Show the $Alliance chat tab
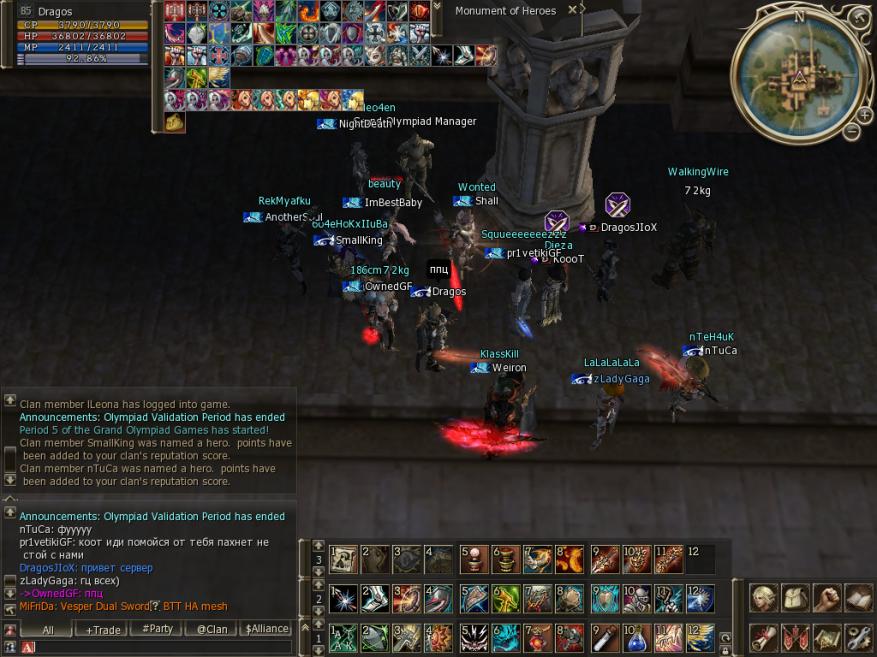This screenshot has width=877, height=657. (267, 630)
